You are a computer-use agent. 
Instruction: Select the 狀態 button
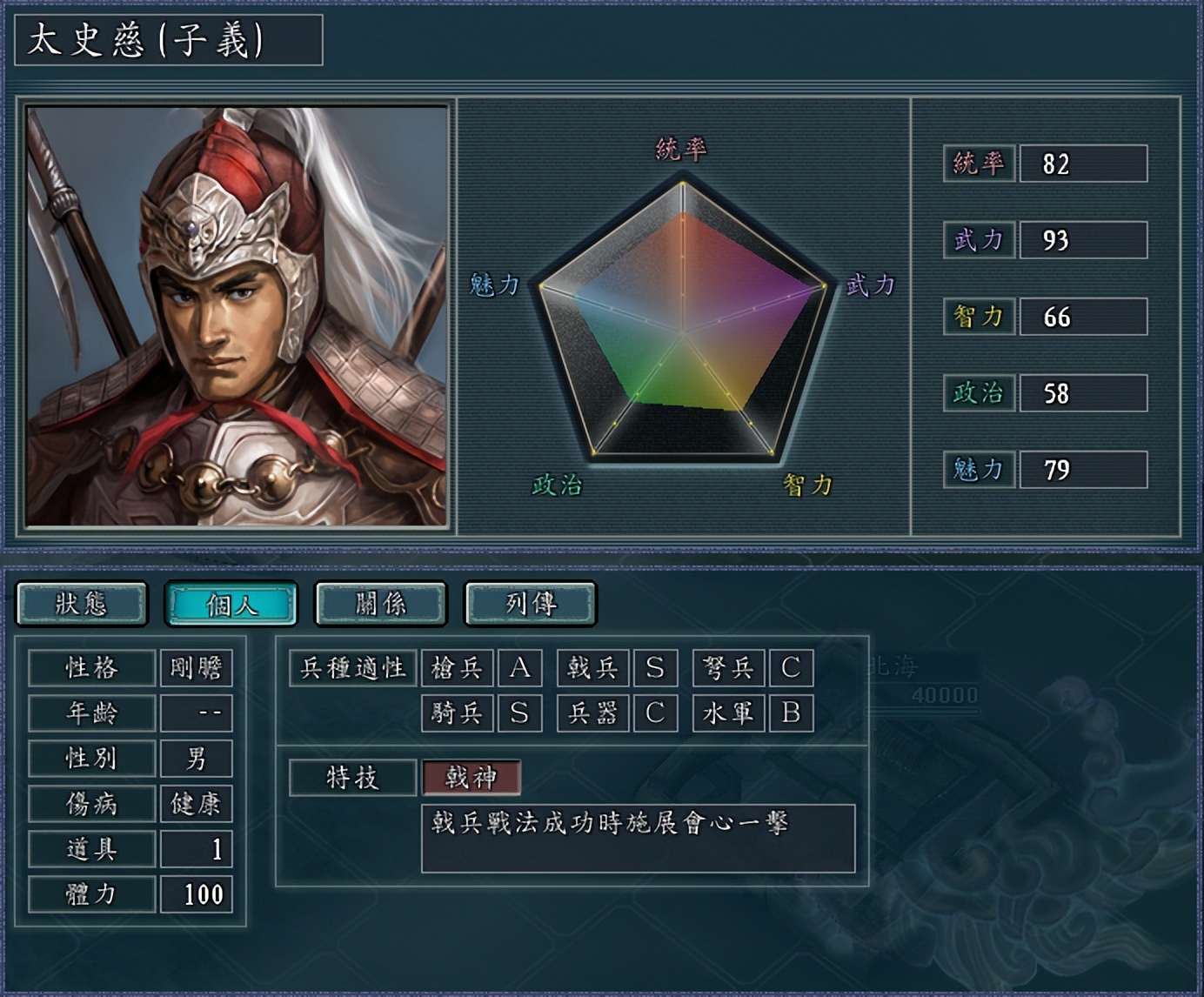pos(83,603)
